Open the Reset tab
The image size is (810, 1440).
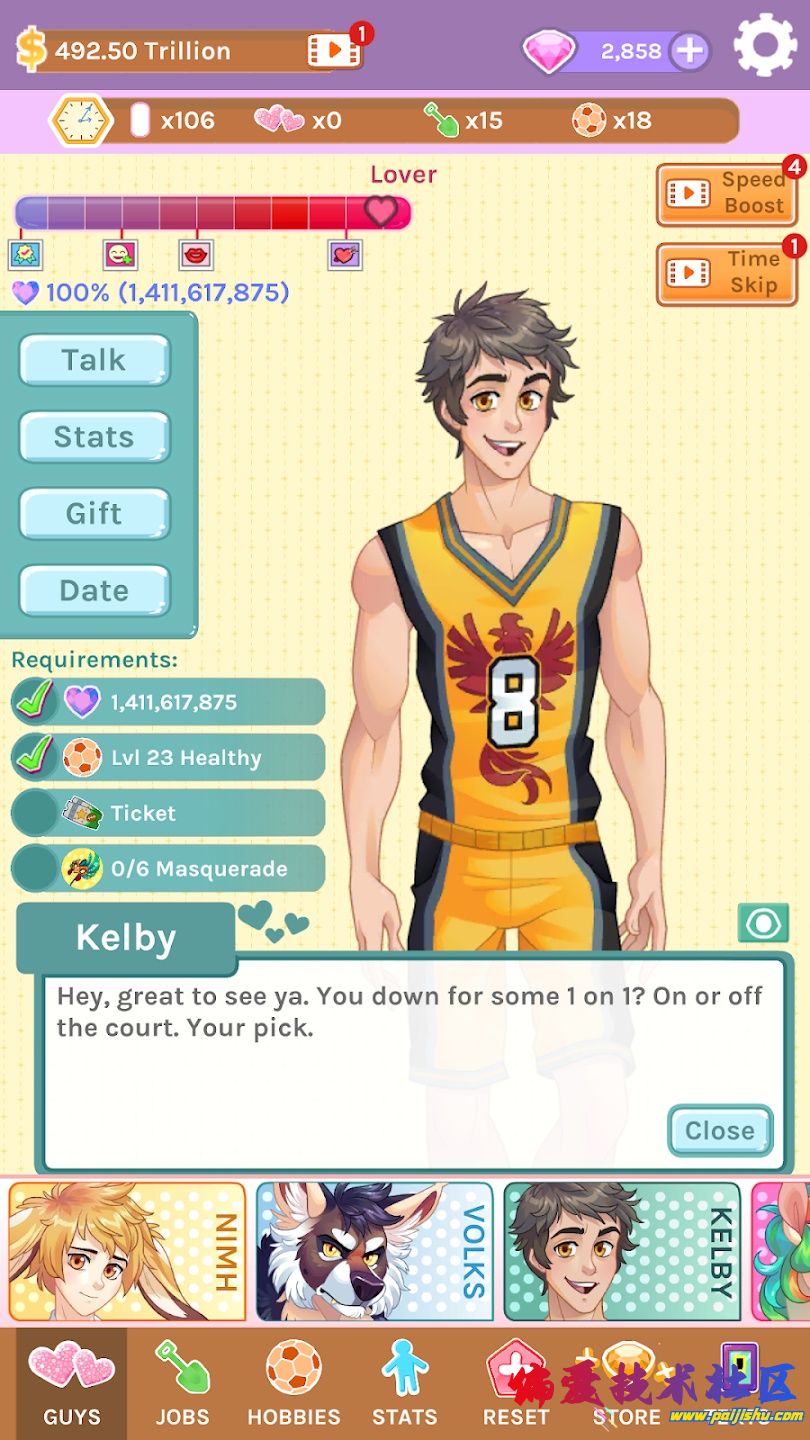[x=516, y=1385]
